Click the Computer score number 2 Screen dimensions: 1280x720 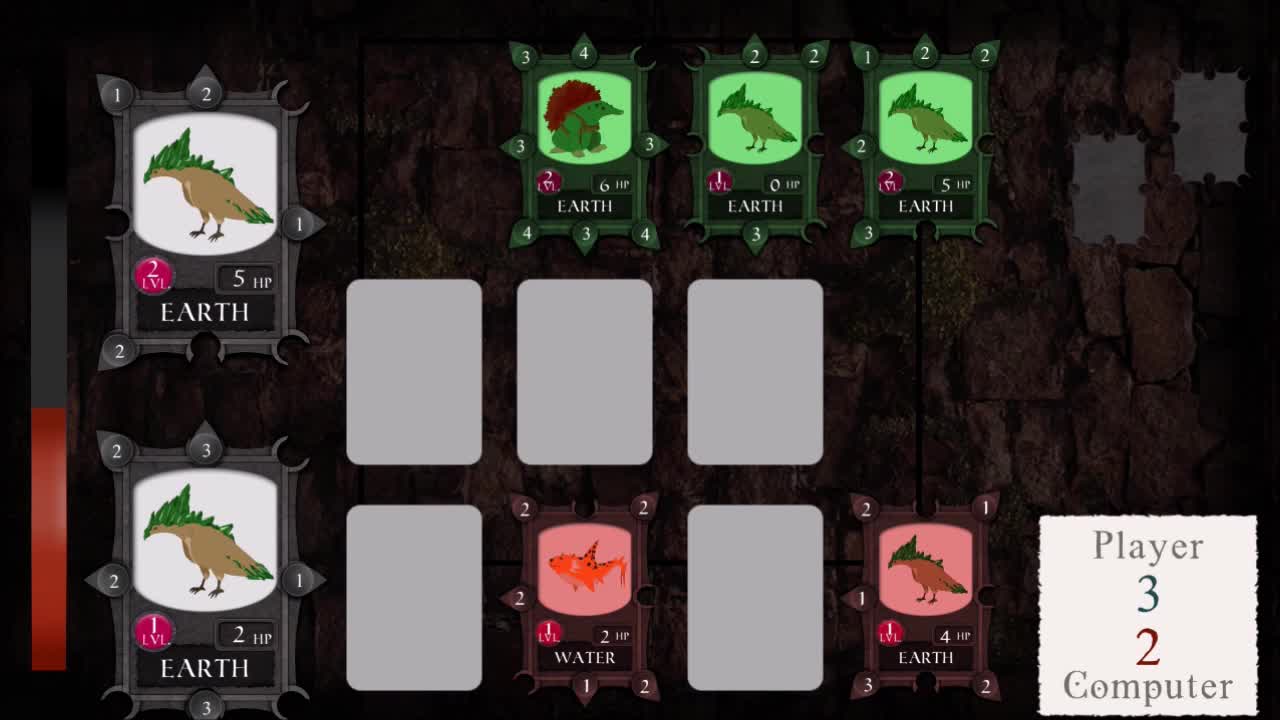(x=1150, y=645)
